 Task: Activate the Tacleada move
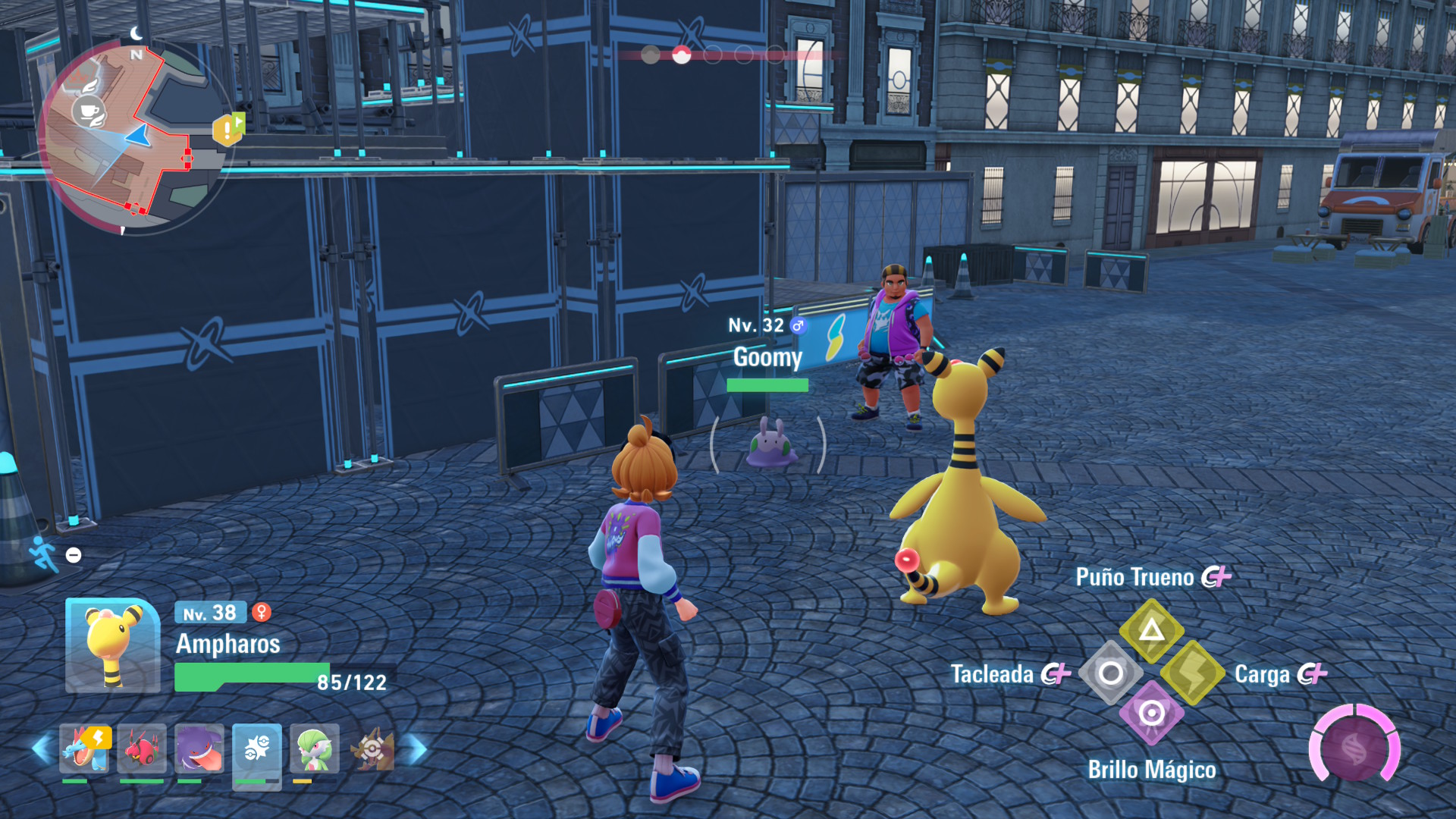click(x=1110, y=673)
